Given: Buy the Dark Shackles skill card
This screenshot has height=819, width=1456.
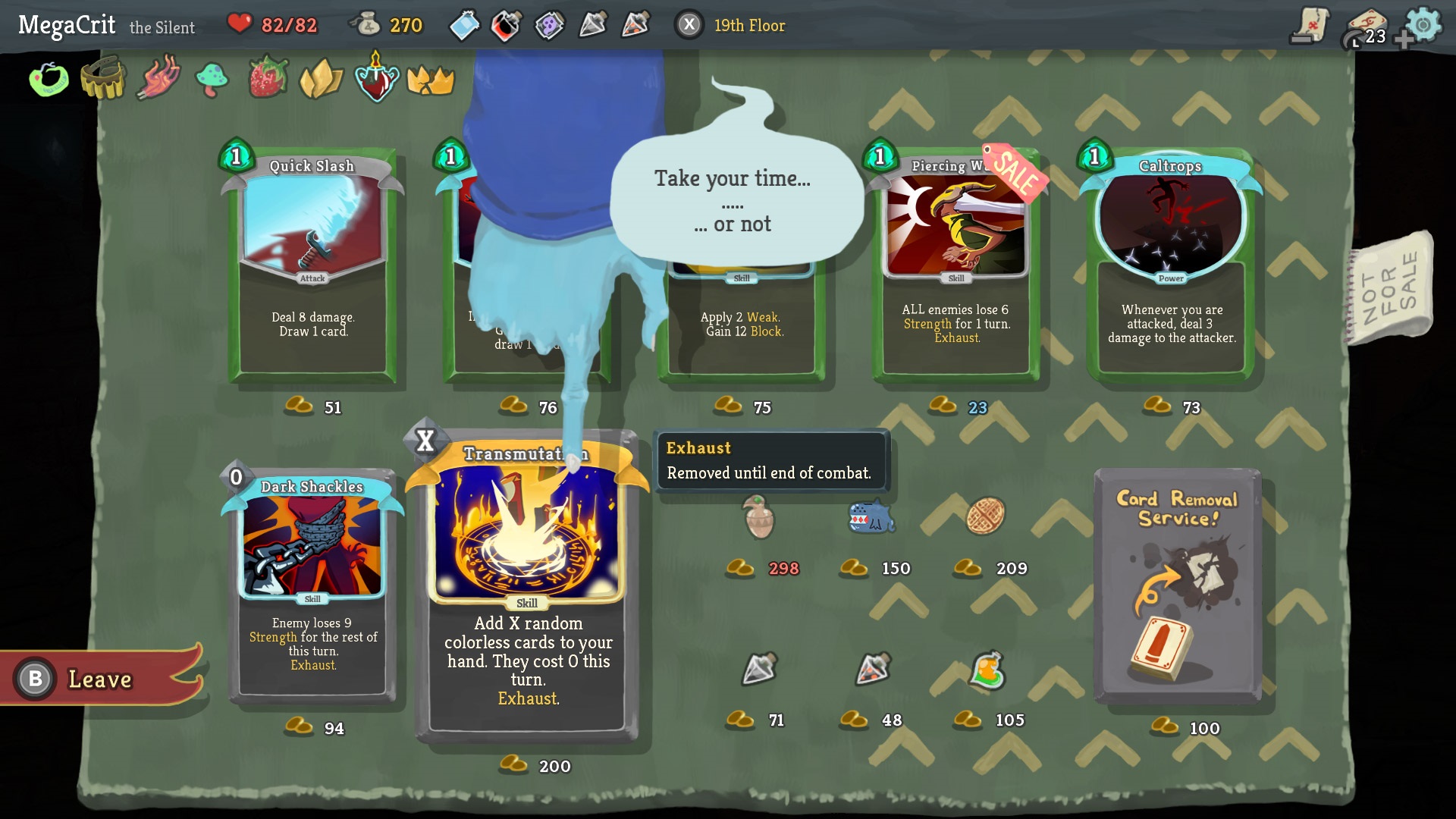Looking at the screenshot, I should [x=312, y=584].
